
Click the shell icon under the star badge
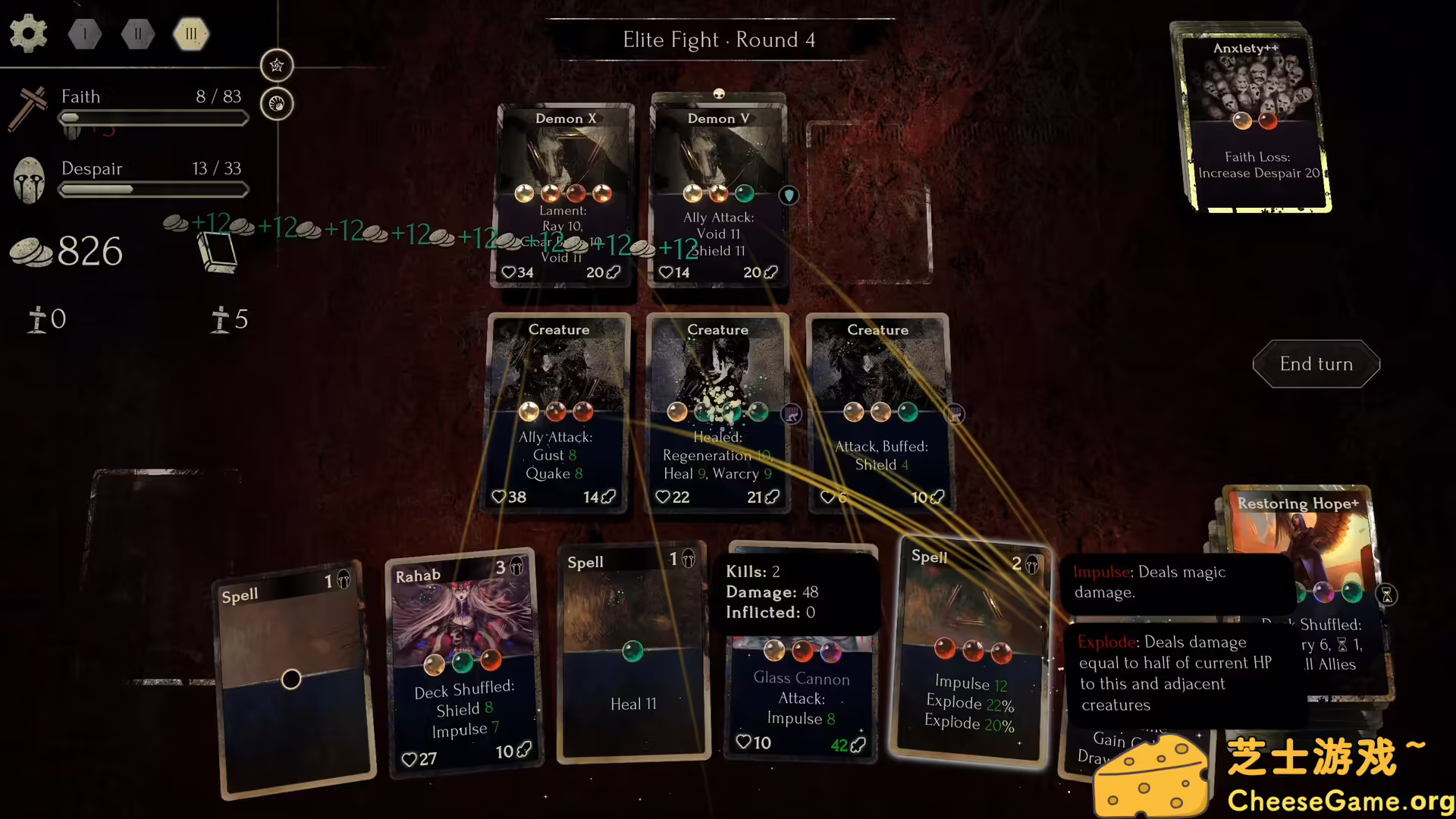pyautogui.click(x=277, y=104)
